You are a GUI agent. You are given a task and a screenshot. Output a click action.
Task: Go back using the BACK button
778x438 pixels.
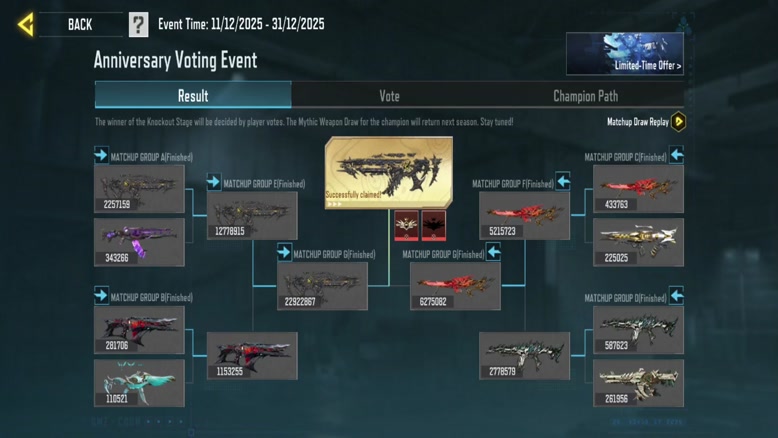pyautogui.click(x=62, y=24)
